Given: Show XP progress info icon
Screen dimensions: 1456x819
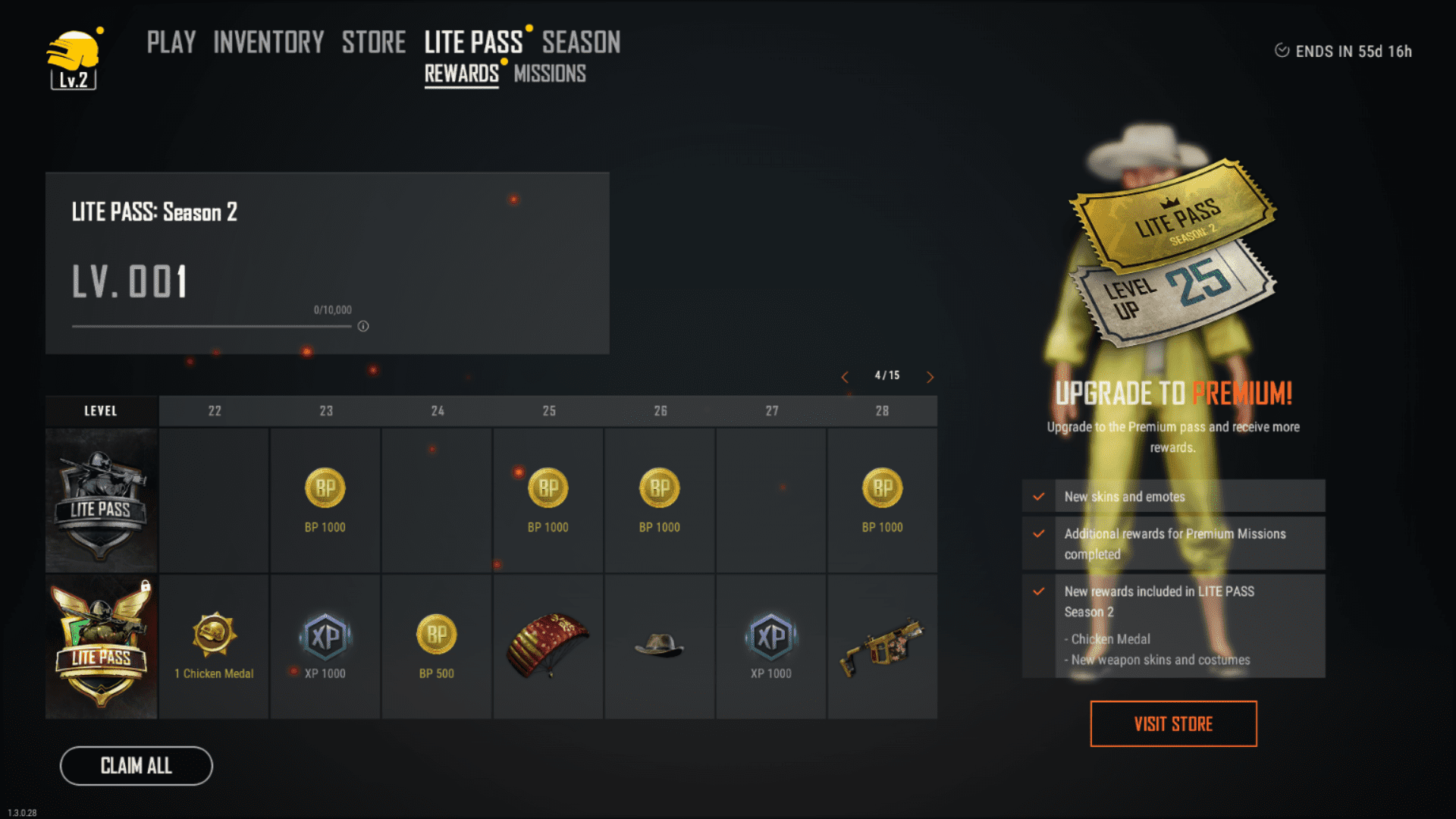Looking at the screenshot, I should (363, 326).
